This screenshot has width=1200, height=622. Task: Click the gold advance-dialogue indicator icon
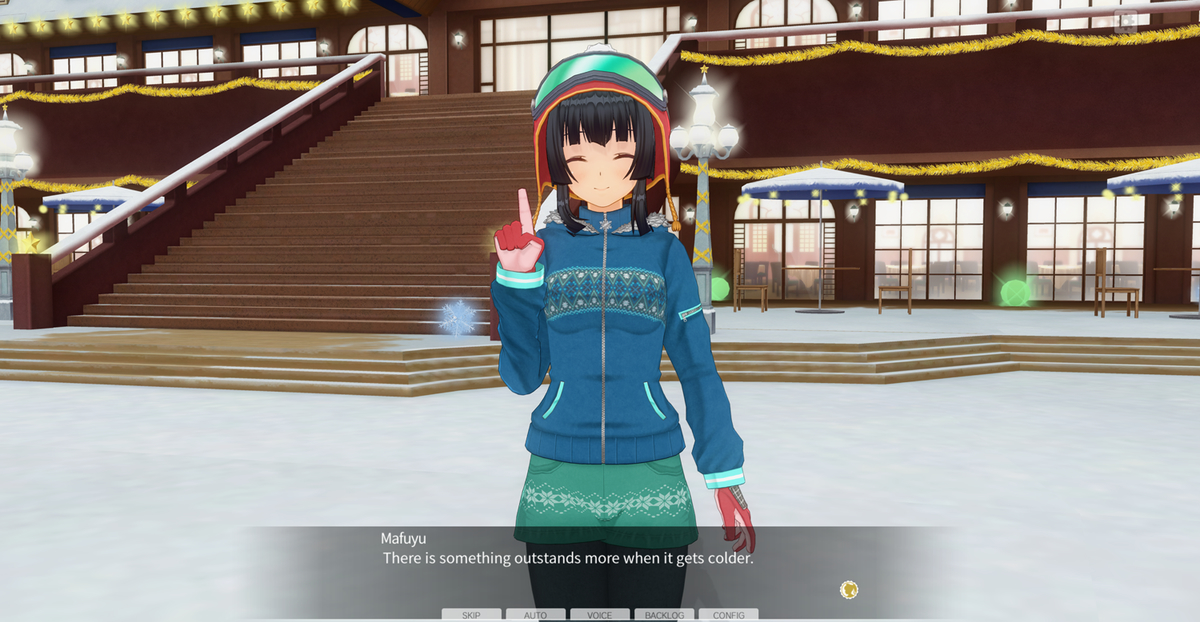pyautogui.click(x=849, y=590)
